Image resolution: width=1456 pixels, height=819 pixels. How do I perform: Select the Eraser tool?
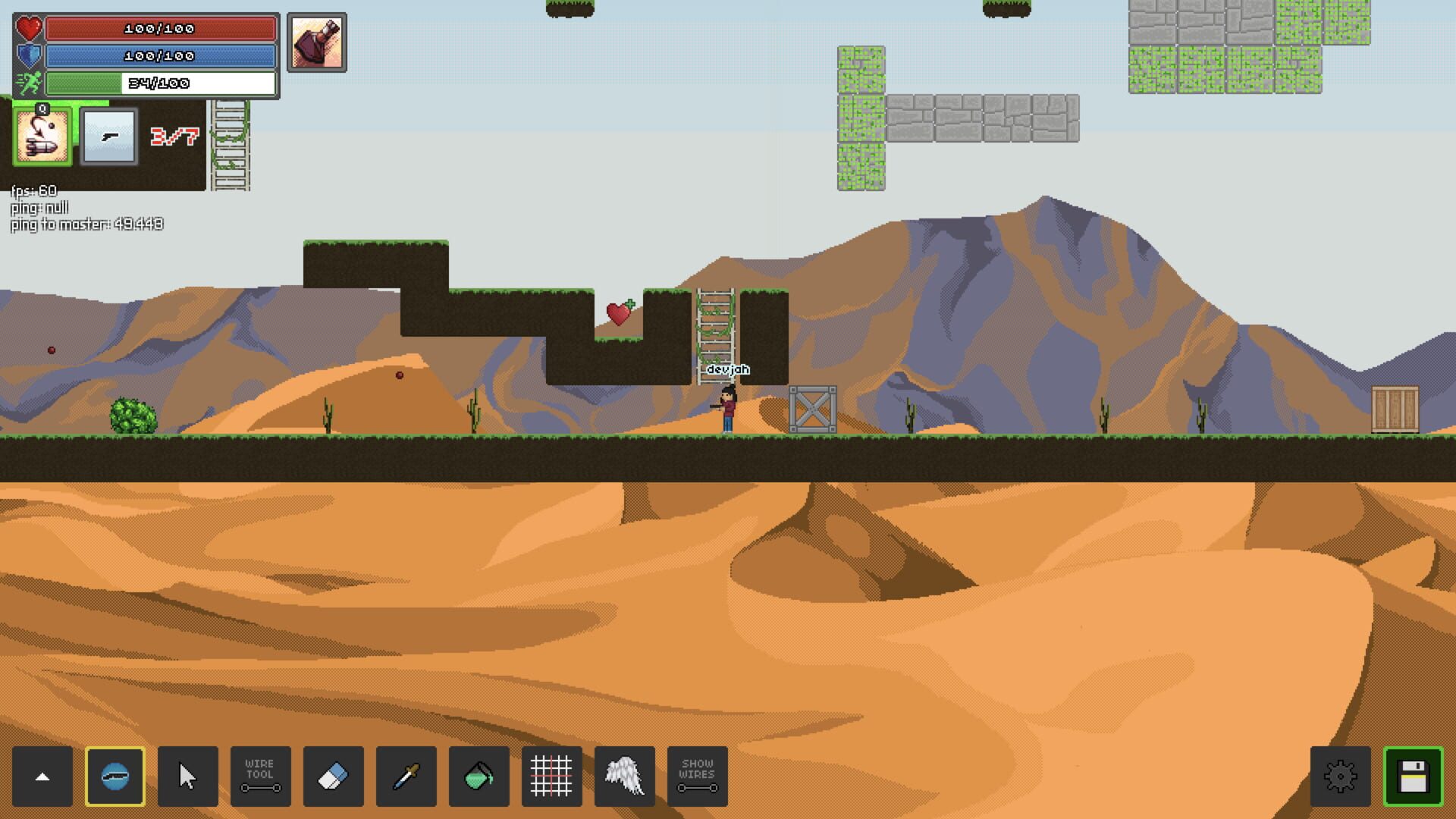click(334, 776)
